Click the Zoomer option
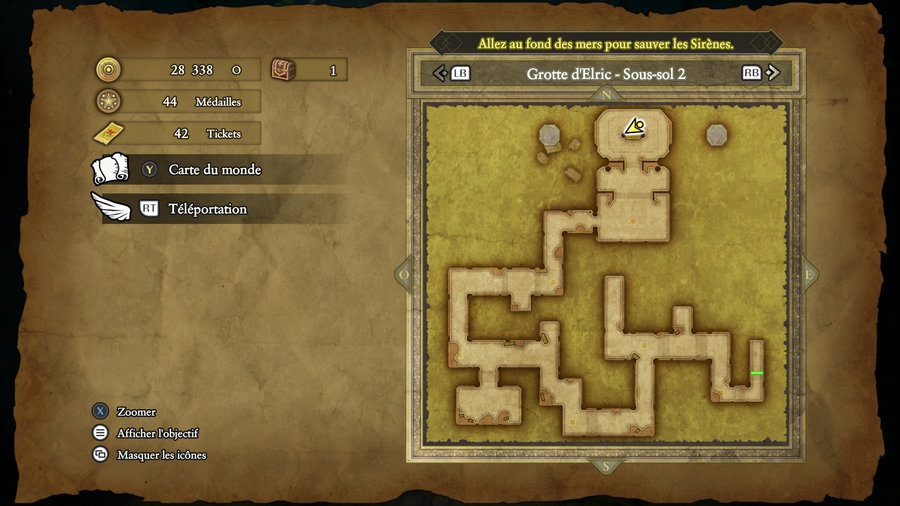900x506 pixels. click(x=136, y=412)
